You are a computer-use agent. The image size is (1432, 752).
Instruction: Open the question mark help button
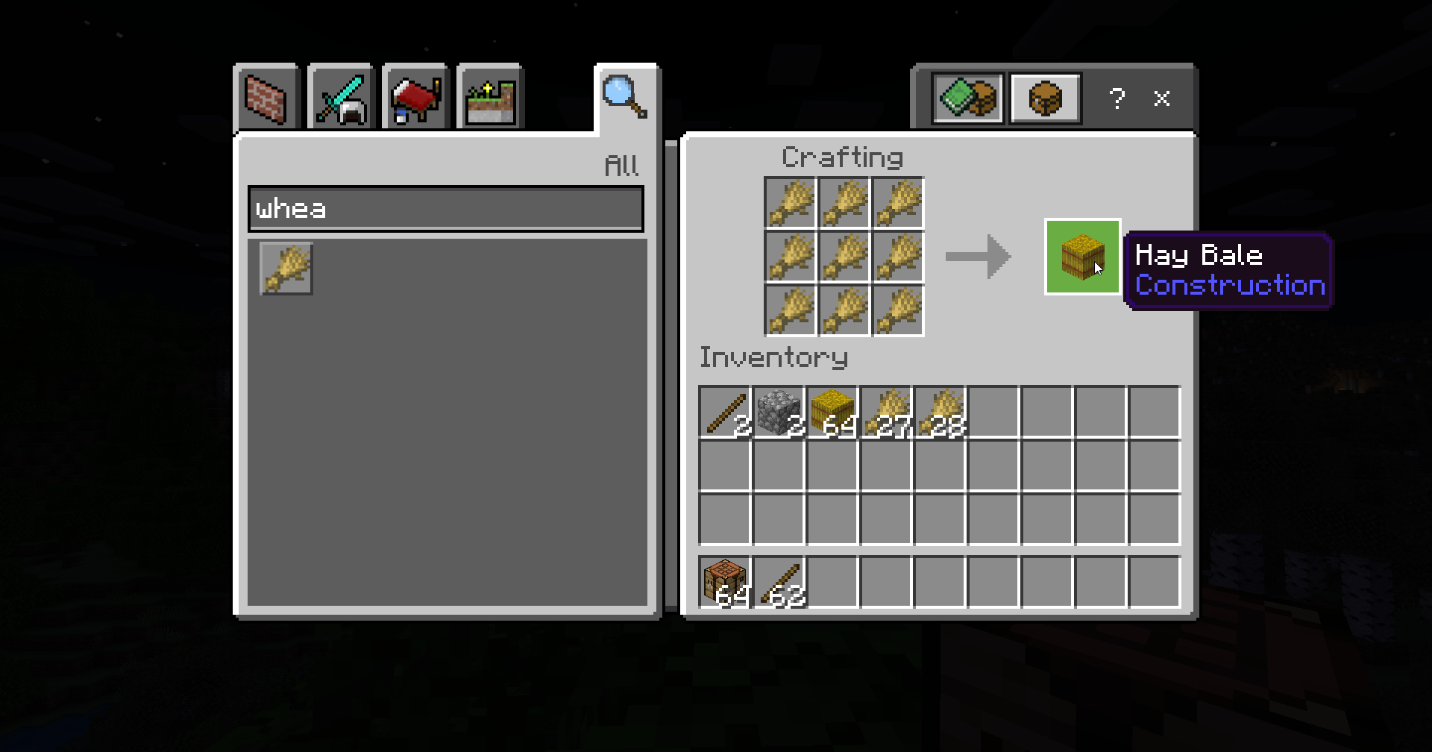[1117, 98]
